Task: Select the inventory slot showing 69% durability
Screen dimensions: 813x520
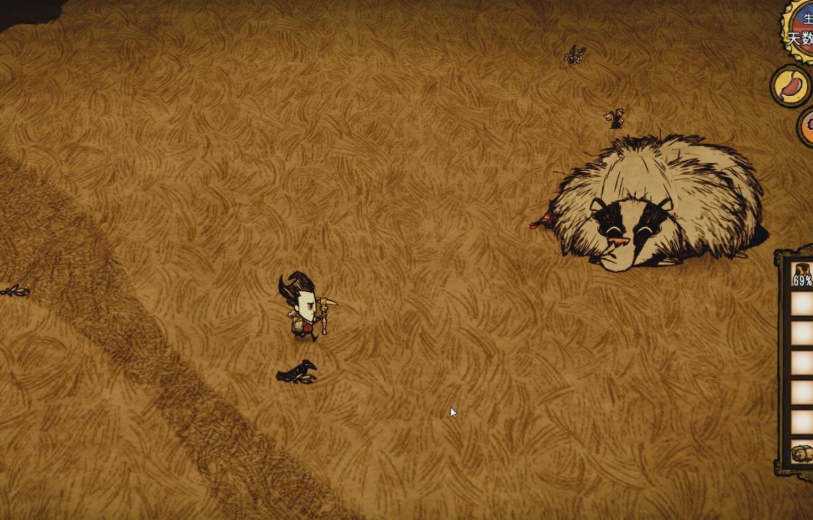Action: coord(802,275)
